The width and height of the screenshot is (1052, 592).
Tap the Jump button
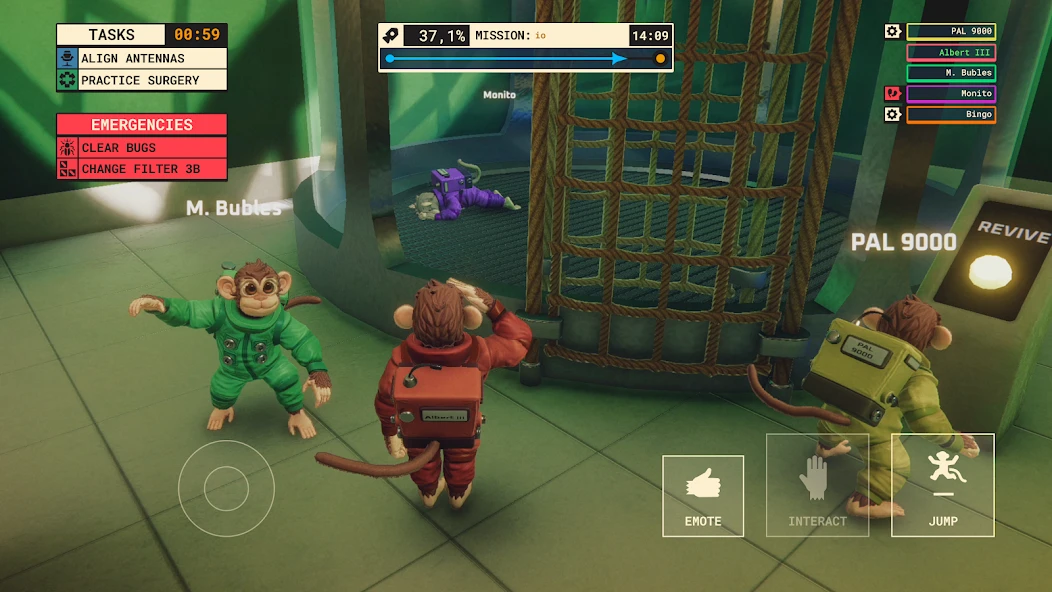942,485
